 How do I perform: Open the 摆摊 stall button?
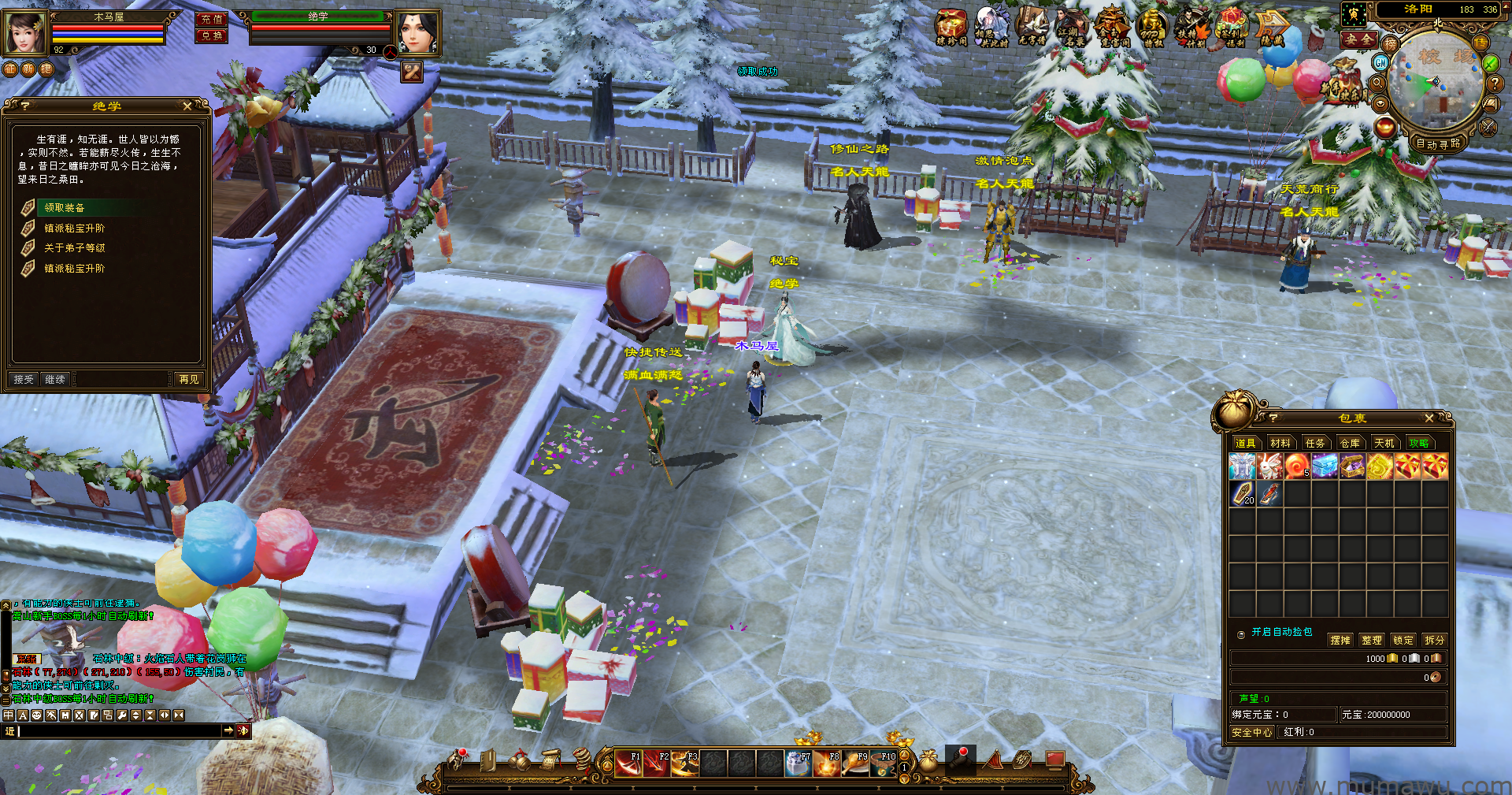coord(1340,640)
